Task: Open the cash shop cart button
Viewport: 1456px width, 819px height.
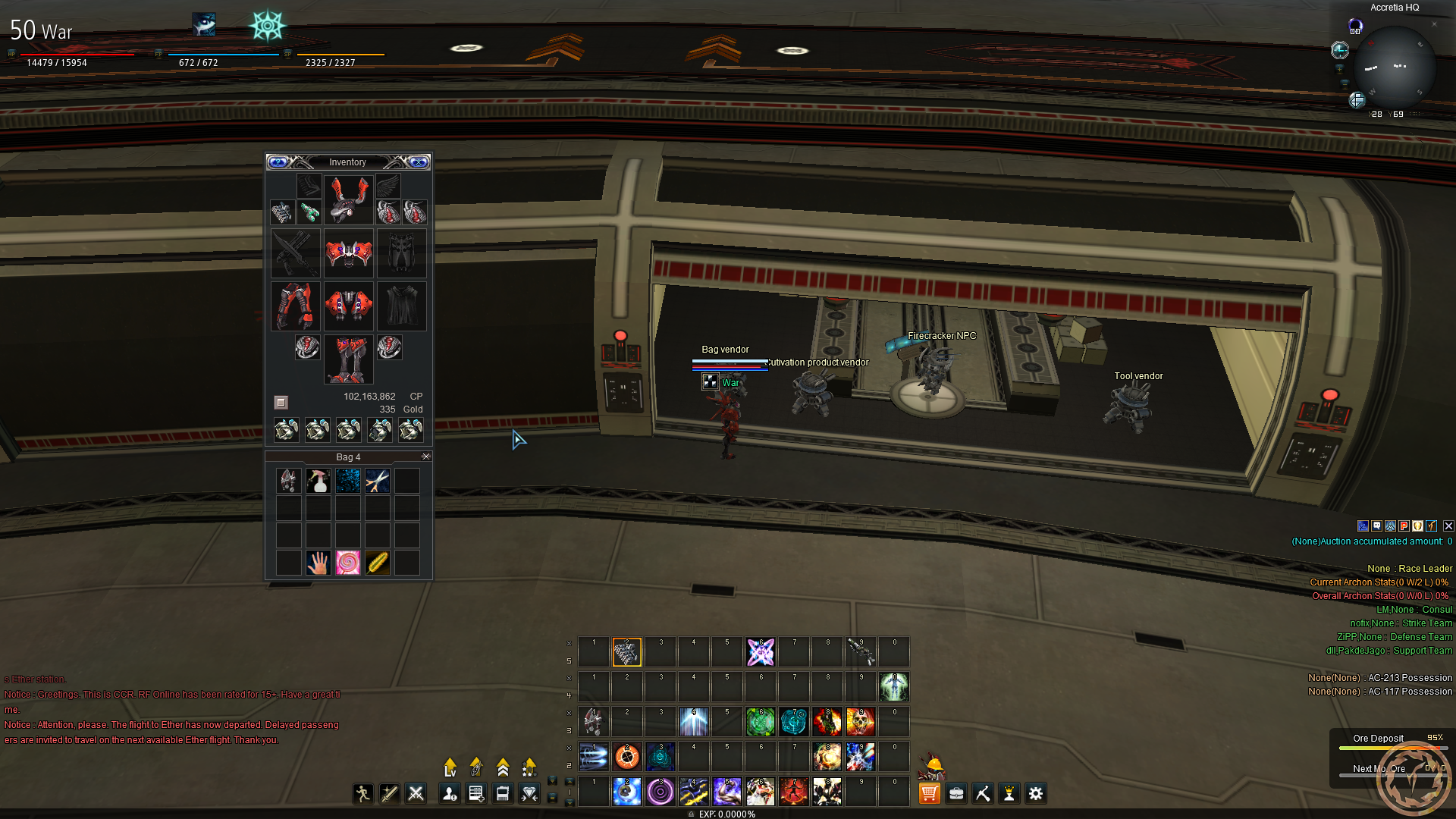Action: (x=929, y=793)
